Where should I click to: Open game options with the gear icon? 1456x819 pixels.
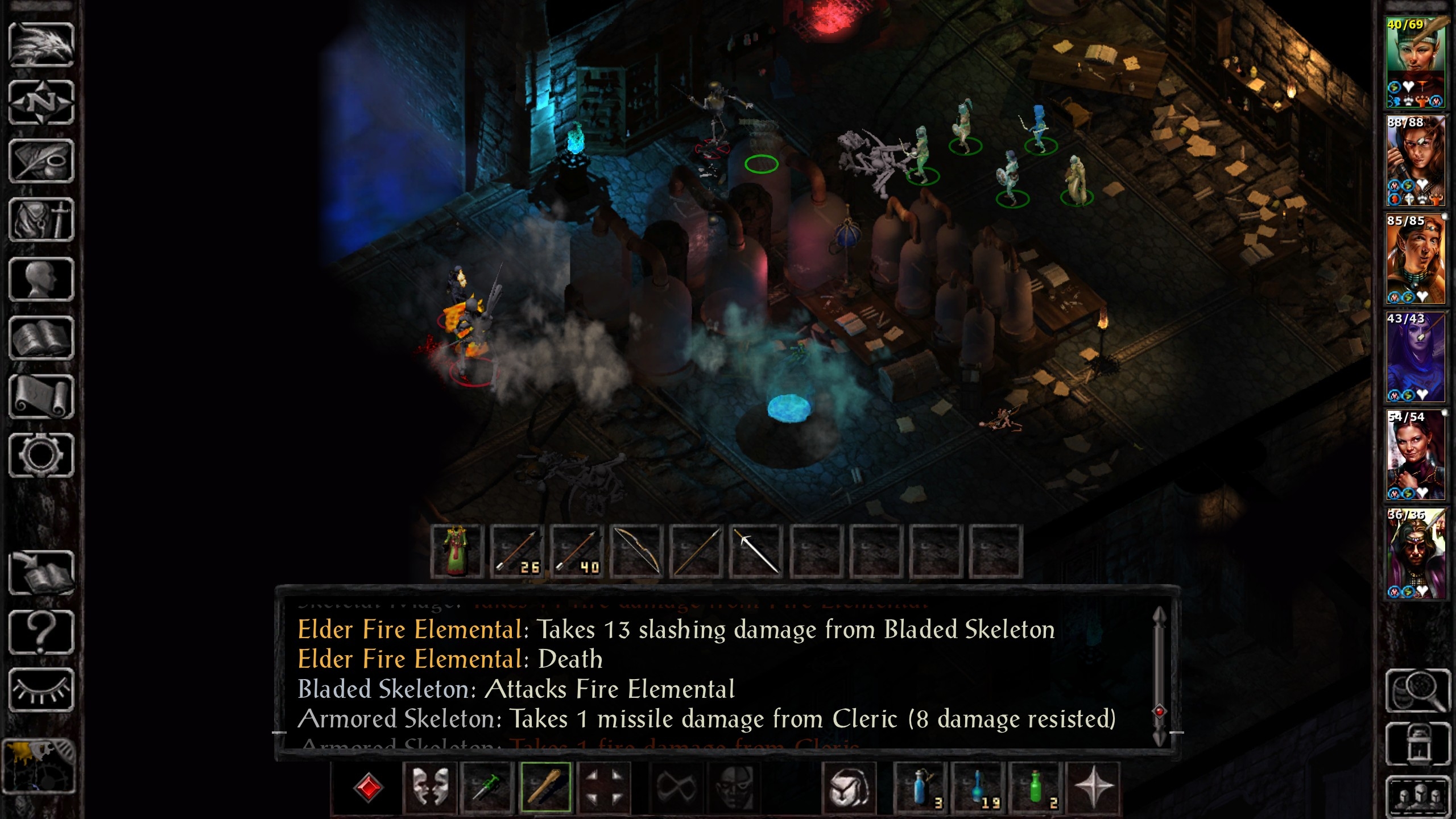(x=41, y=455)
